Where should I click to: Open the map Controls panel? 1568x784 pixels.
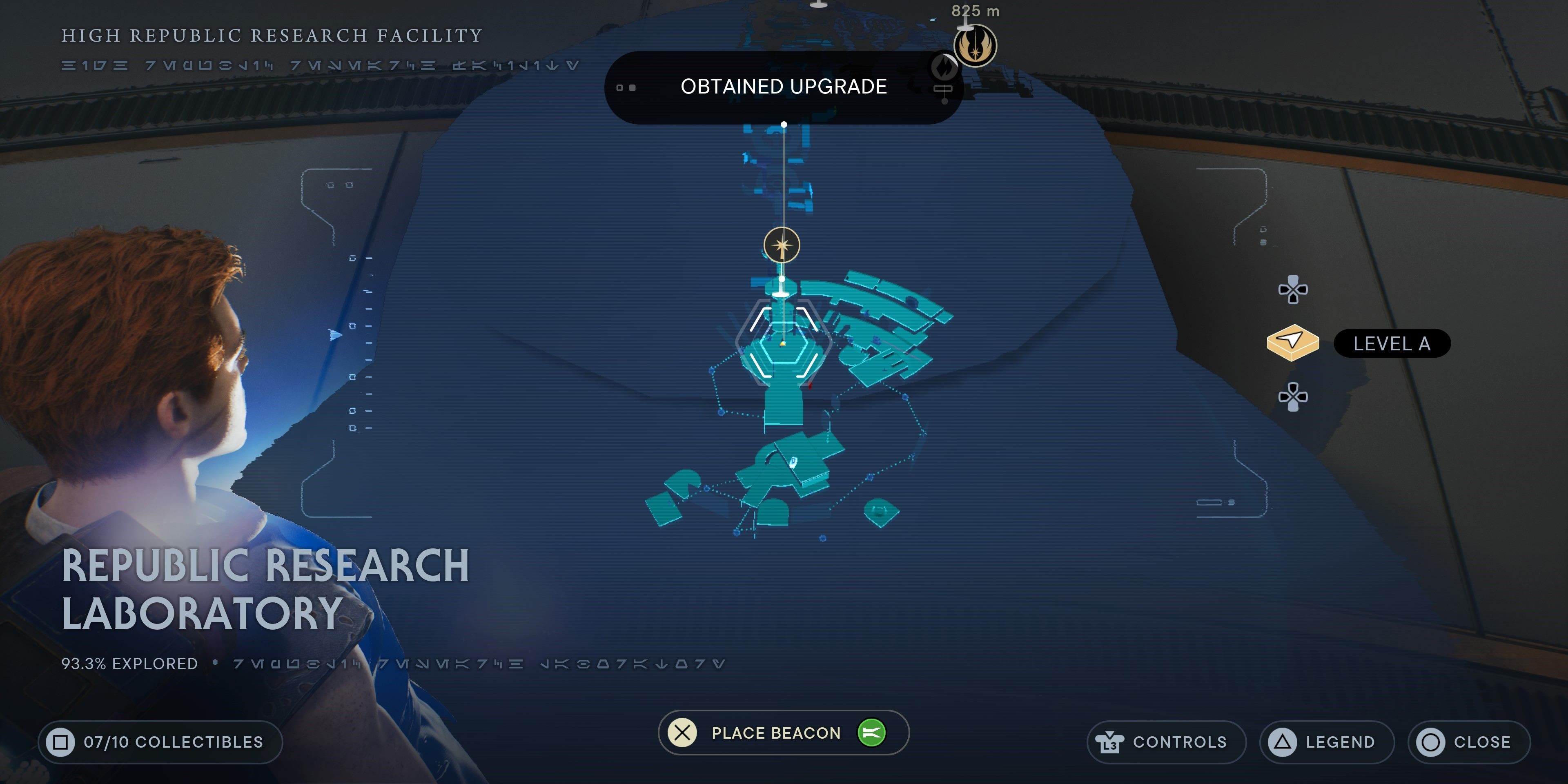[1166, 742]
